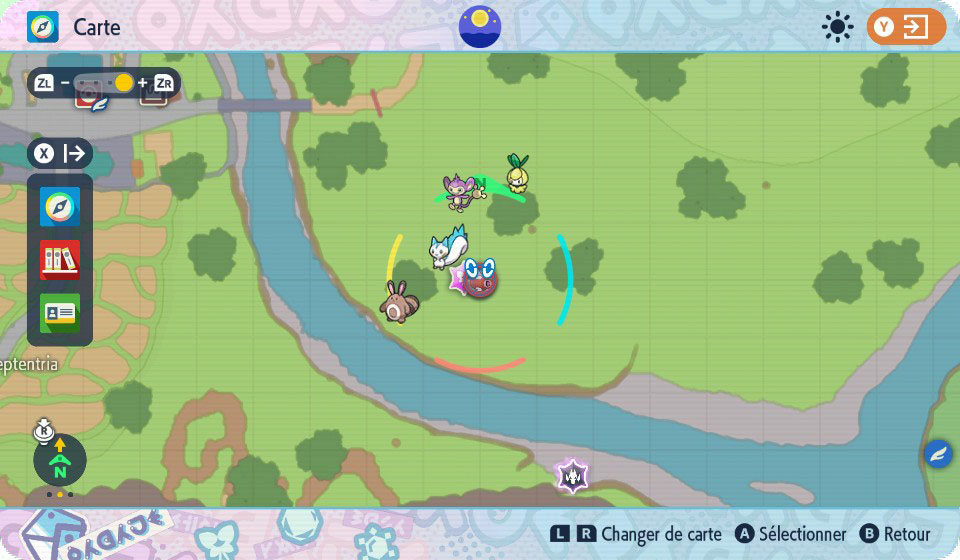960x560 pixels.
Task: Select the Pachirisu marker on the map
Action: click(x=447, y=247)
